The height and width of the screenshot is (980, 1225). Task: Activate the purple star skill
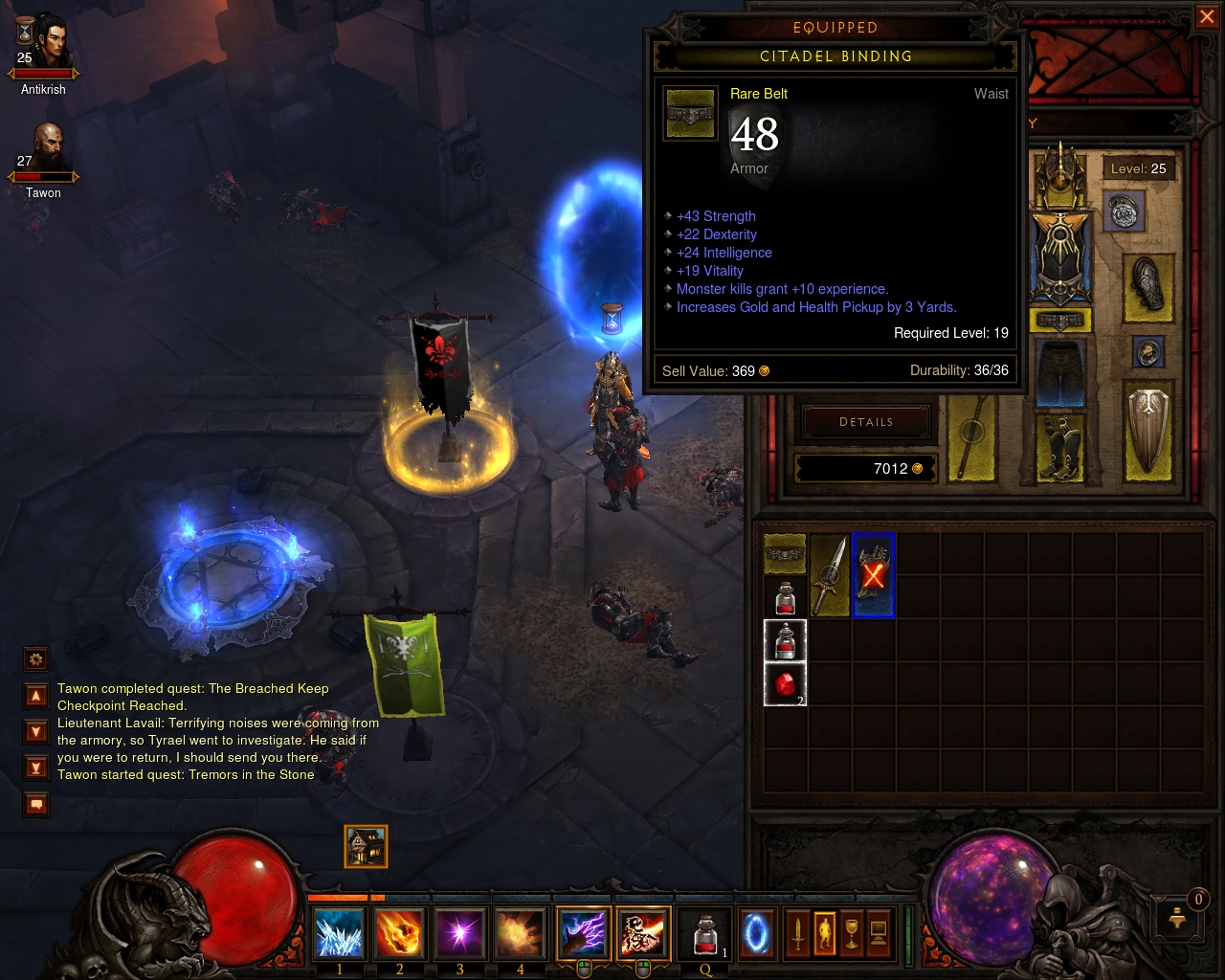tap(460, 933)
